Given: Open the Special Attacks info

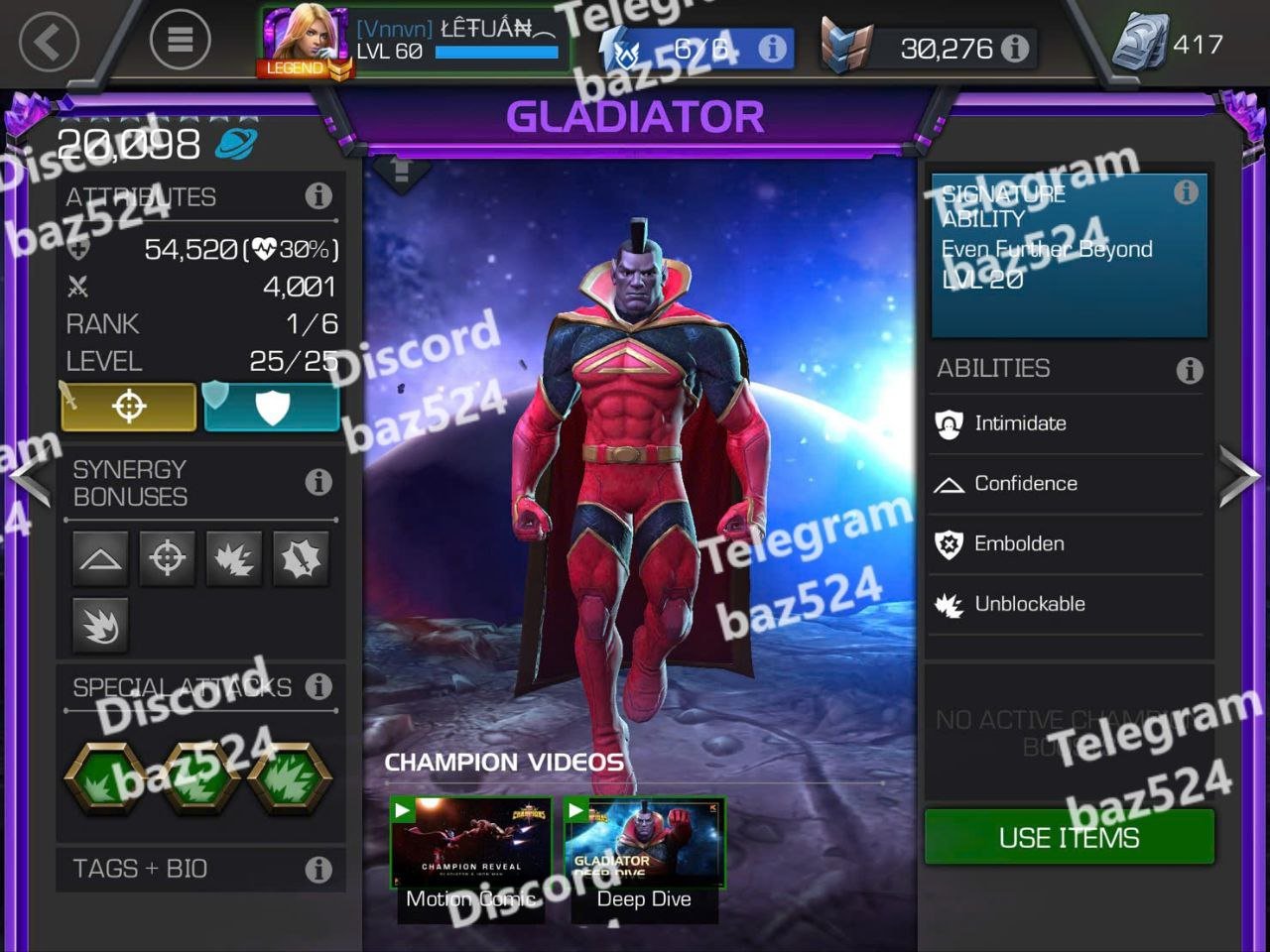Looking at the screenshot, I should pos(318,686).
